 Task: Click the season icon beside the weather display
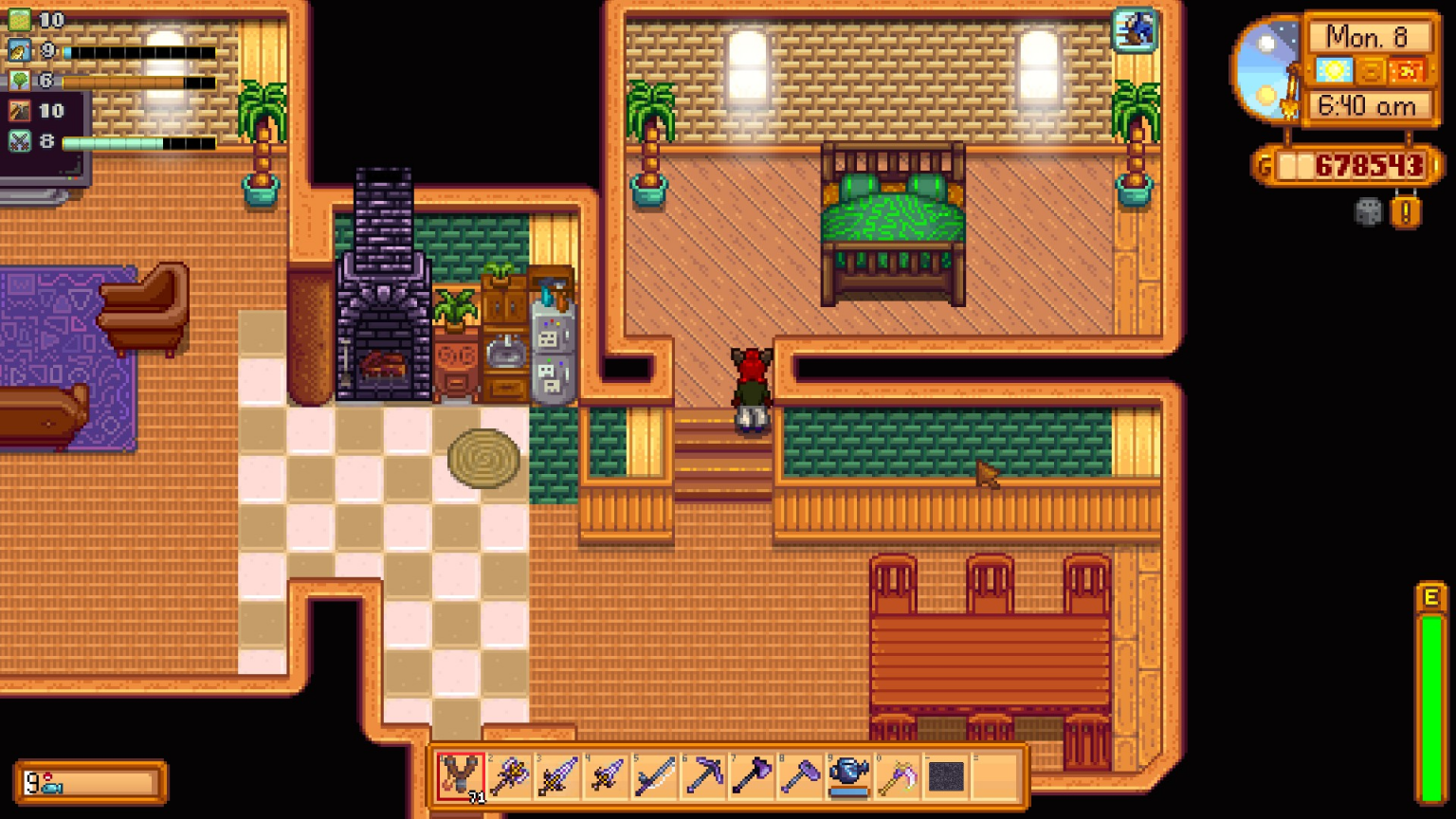[1372, 70]
